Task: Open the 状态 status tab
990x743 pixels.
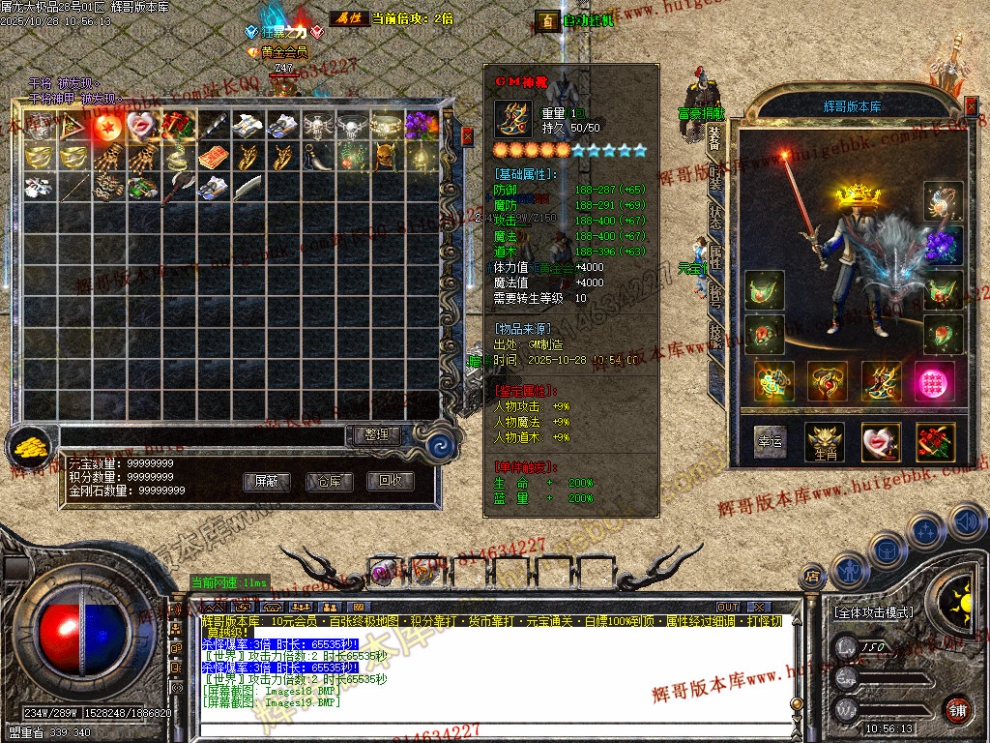Action: tap(715, 219)
